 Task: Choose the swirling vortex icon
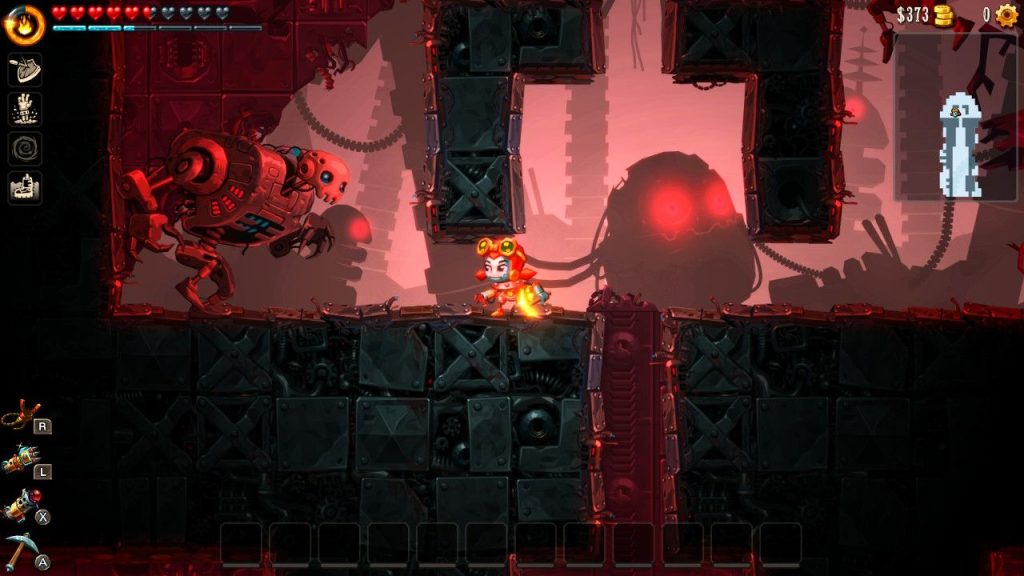coord(25,147)
